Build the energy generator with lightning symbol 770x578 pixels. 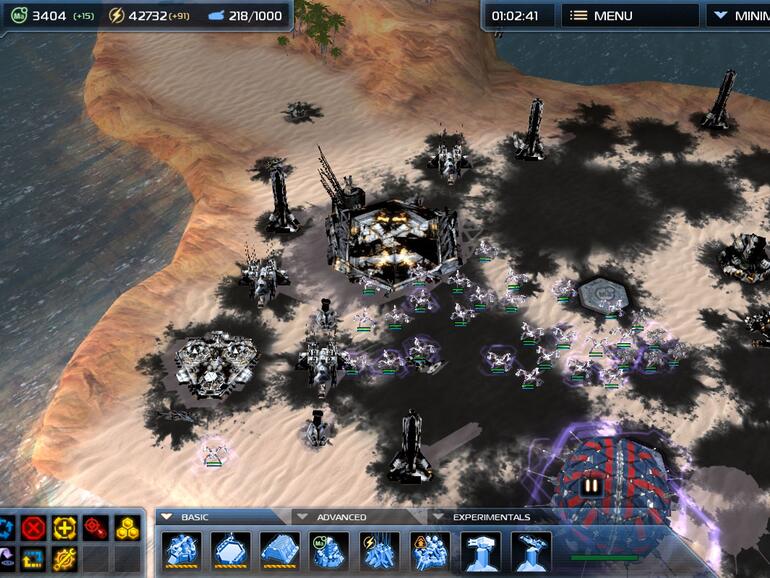point(380,551)
